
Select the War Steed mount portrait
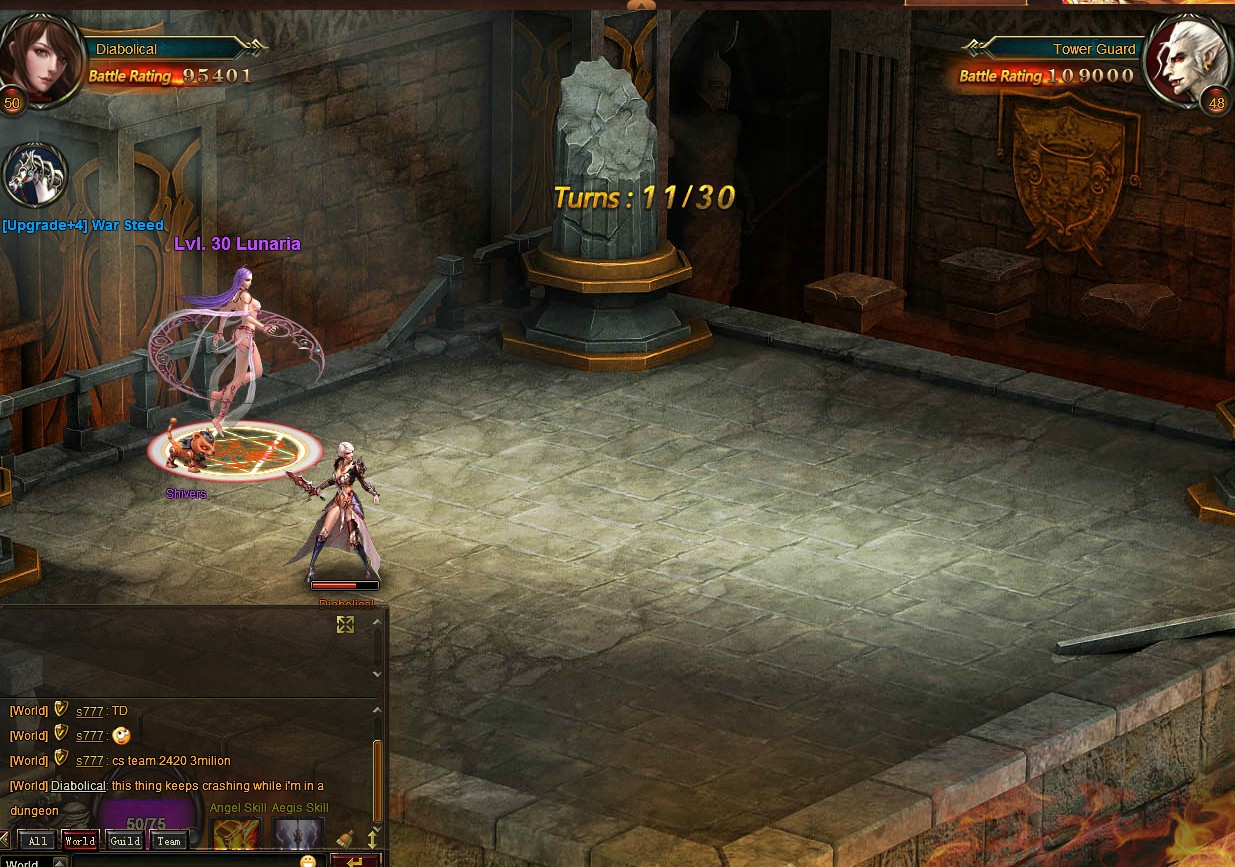point(36,174)
